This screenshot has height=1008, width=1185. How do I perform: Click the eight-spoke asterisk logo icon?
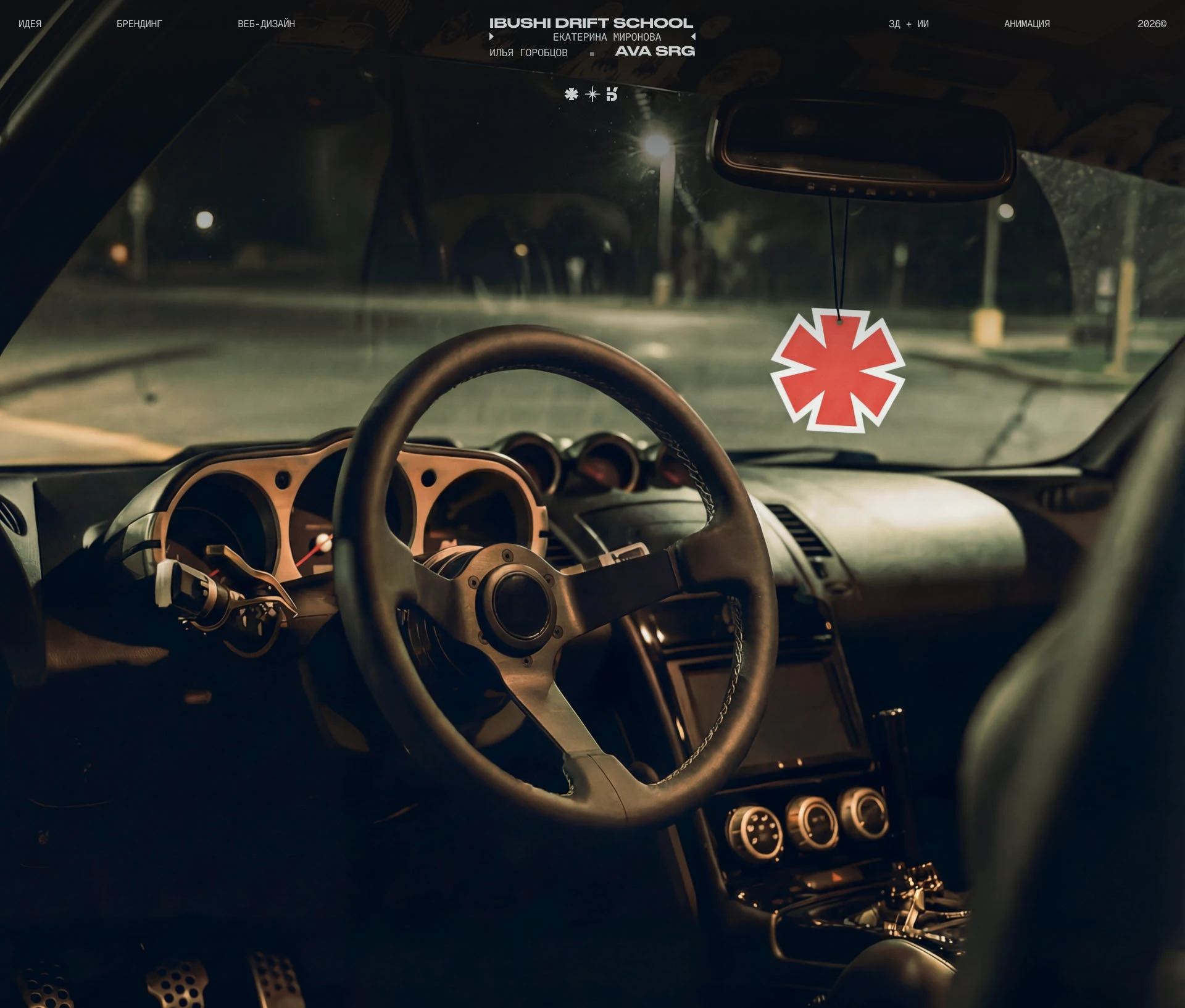pyautogui.click(x=571, y=94)
